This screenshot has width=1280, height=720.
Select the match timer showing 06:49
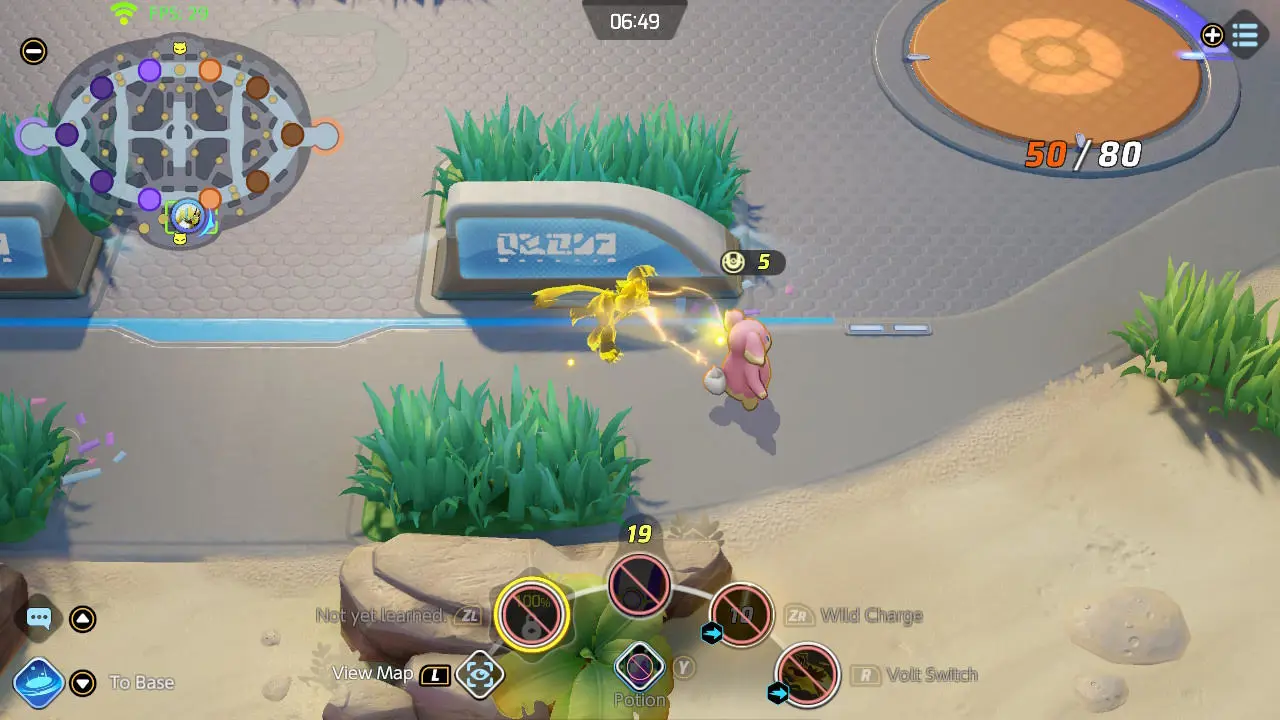(x=634, y=20)
